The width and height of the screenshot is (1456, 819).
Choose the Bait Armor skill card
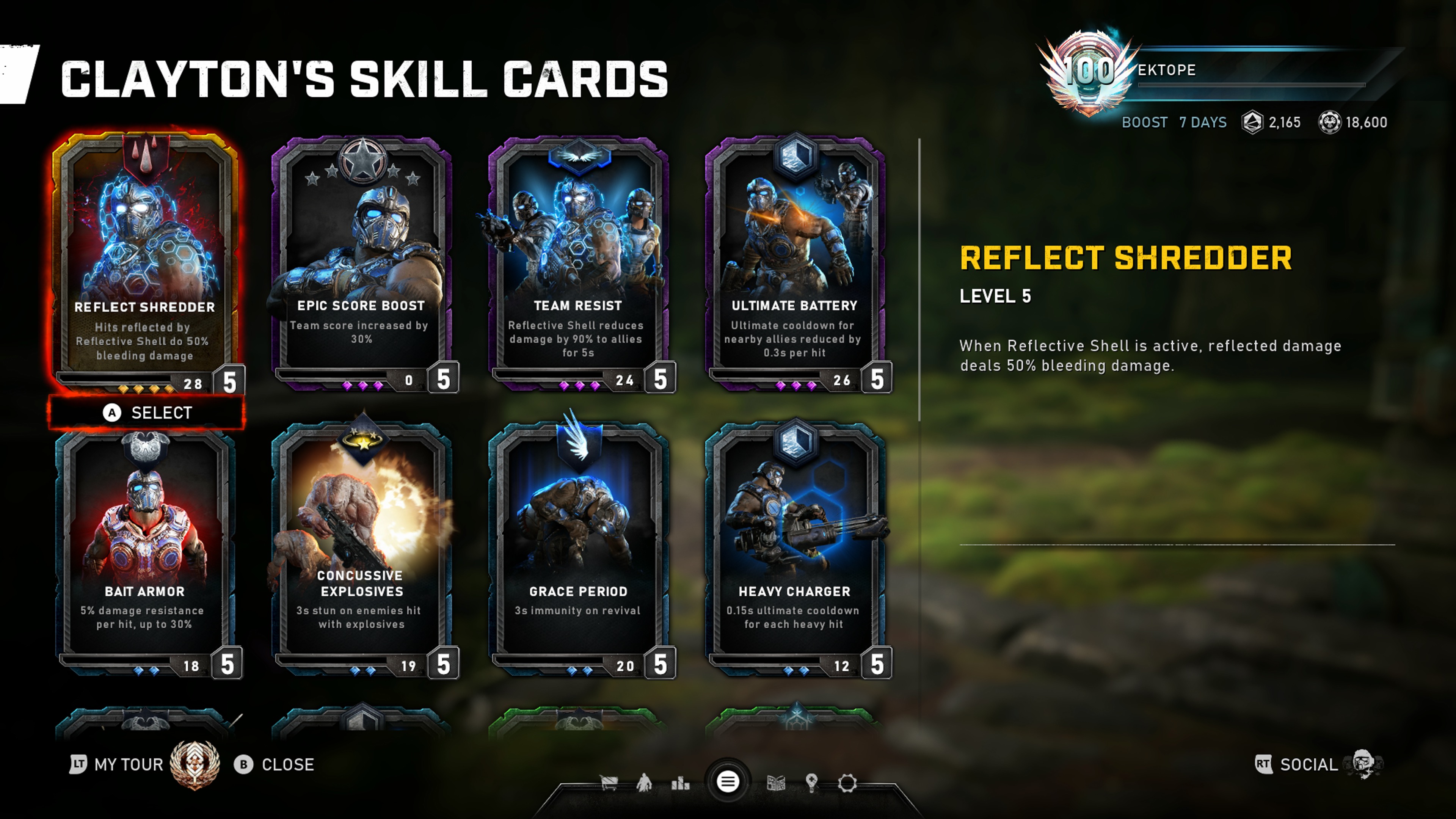click(x=145, y=548)
